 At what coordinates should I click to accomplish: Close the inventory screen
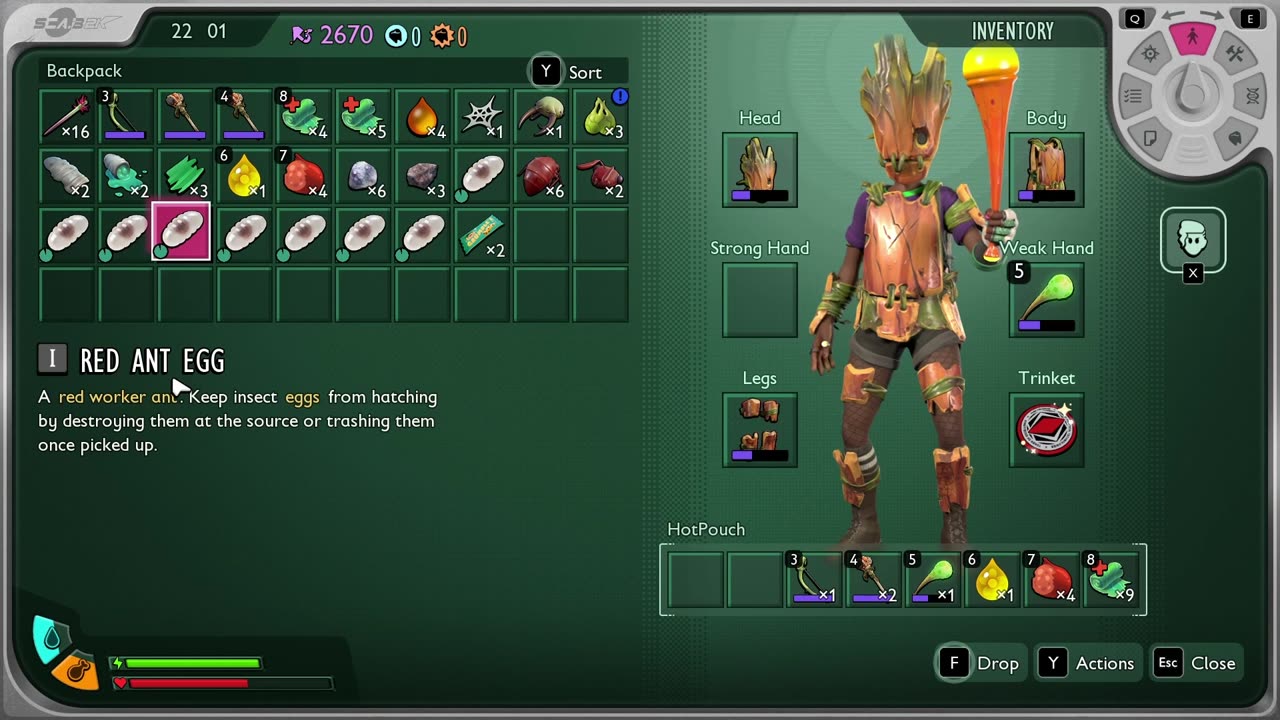point(1196,663)
